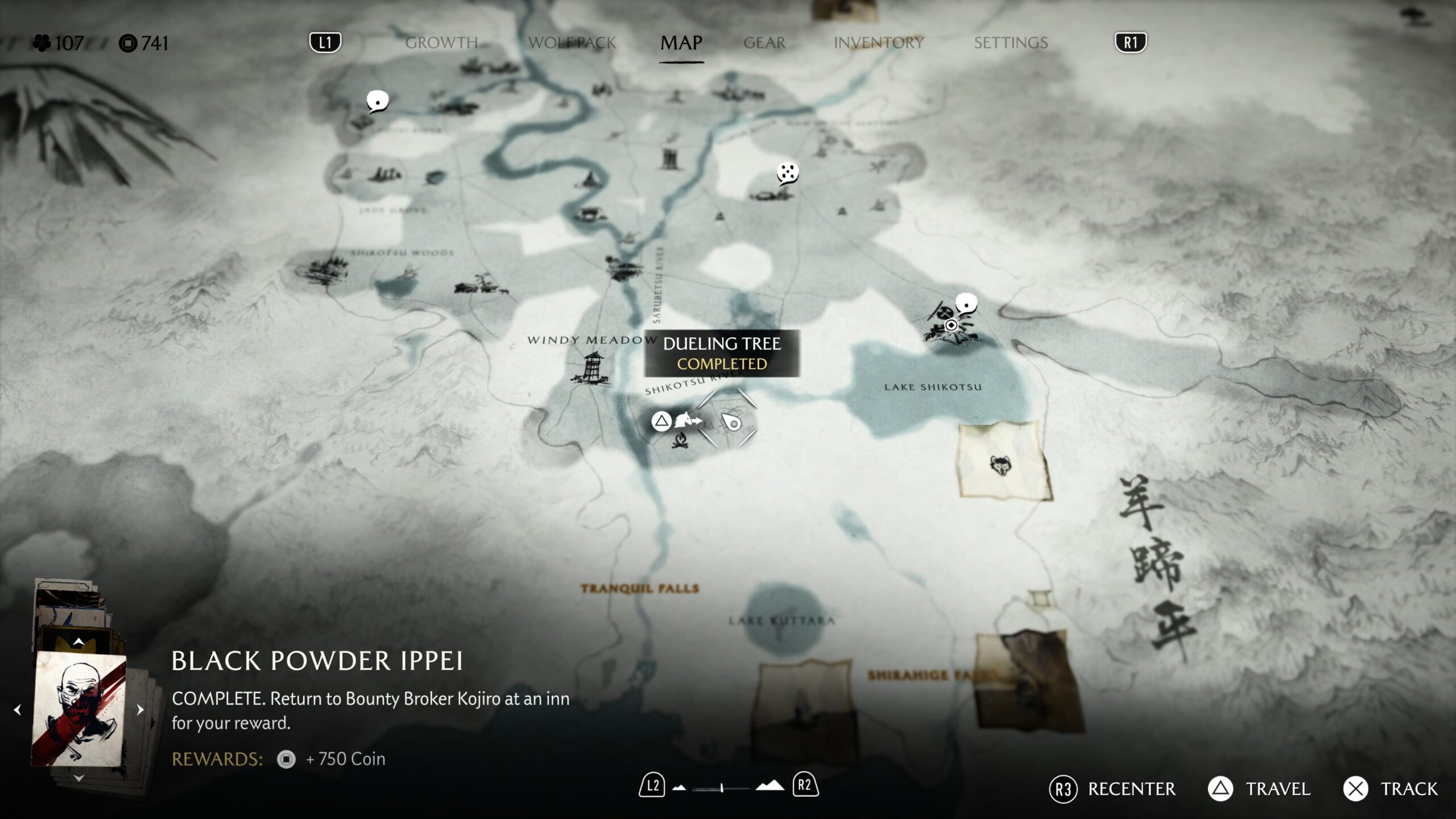Open the Inventory tab
The image size is (1456, 819).
click(x=878, y=43)
